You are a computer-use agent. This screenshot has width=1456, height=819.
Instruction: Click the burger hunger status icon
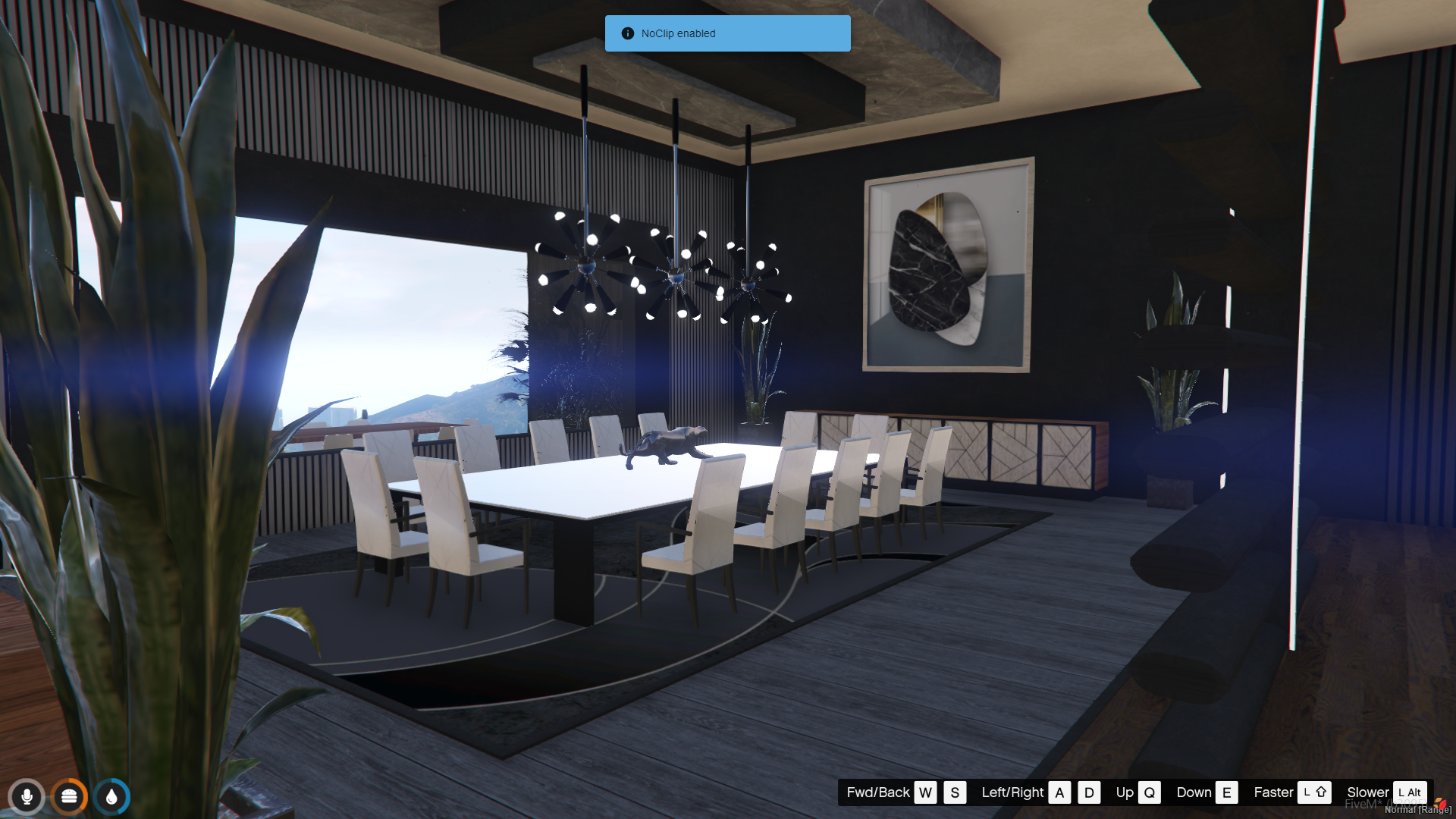coord(69,797)
